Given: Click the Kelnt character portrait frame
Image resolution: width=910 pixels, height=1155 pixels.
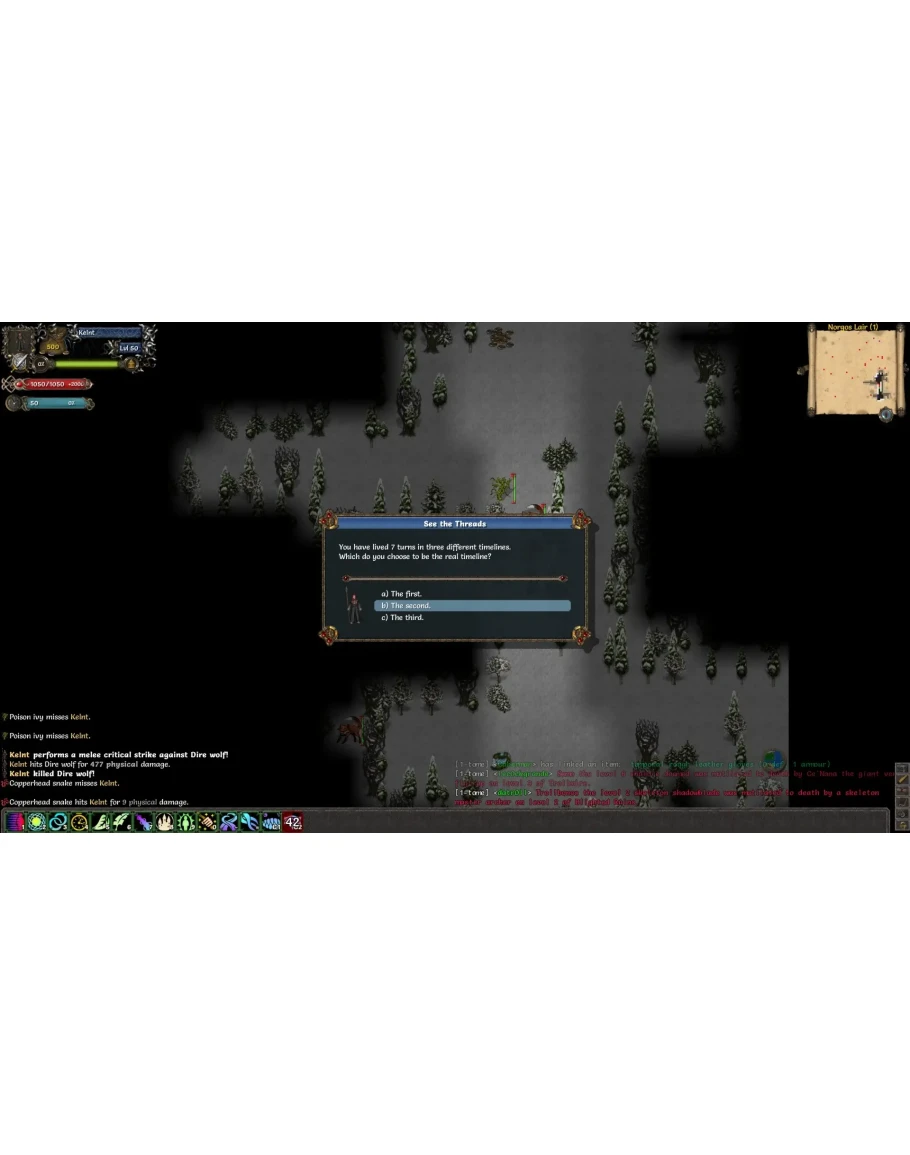Looking at the screenshot, I should point(20,344).
